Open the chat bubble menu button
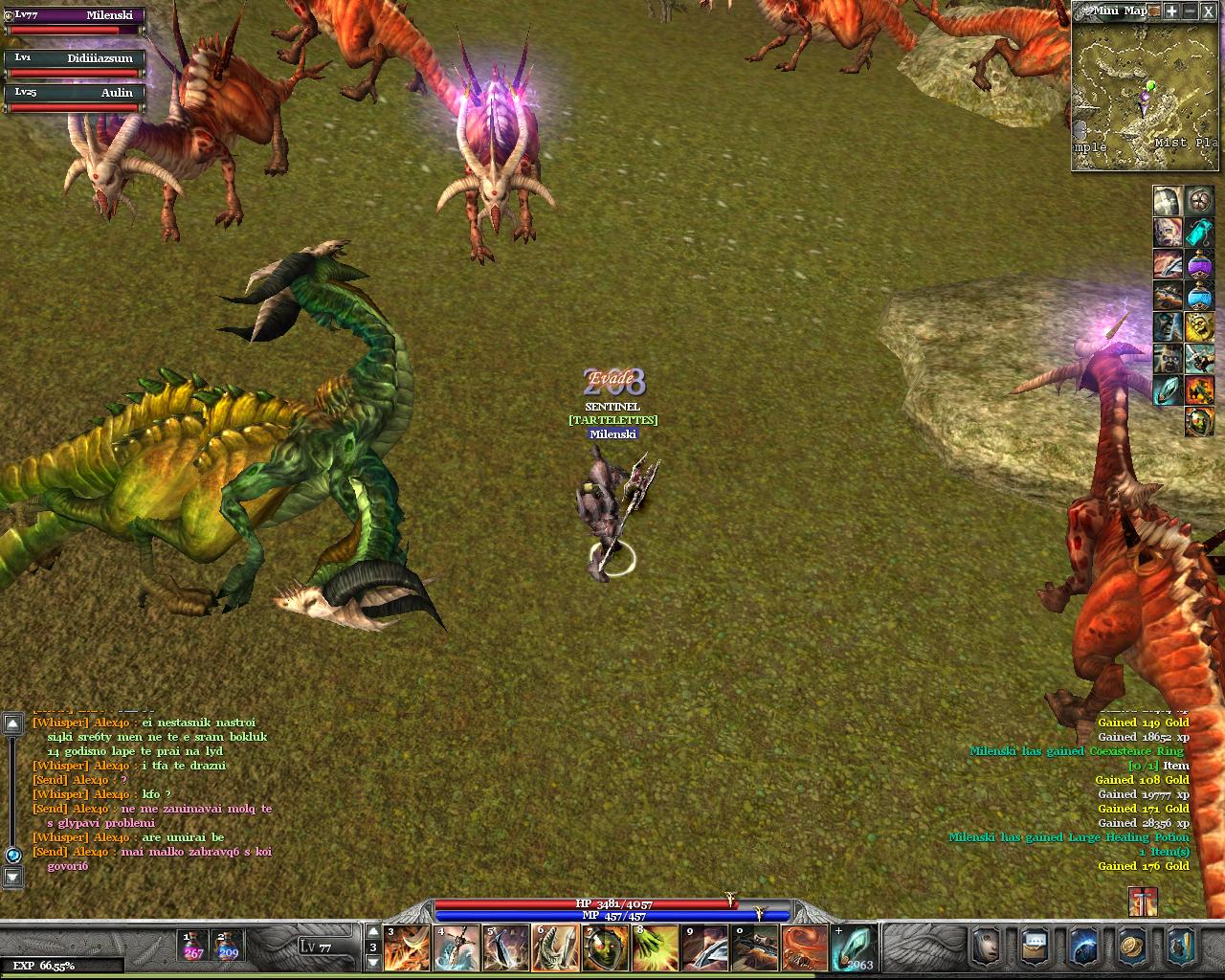This screenshot has height=980, width=1225. (1035, 946)
